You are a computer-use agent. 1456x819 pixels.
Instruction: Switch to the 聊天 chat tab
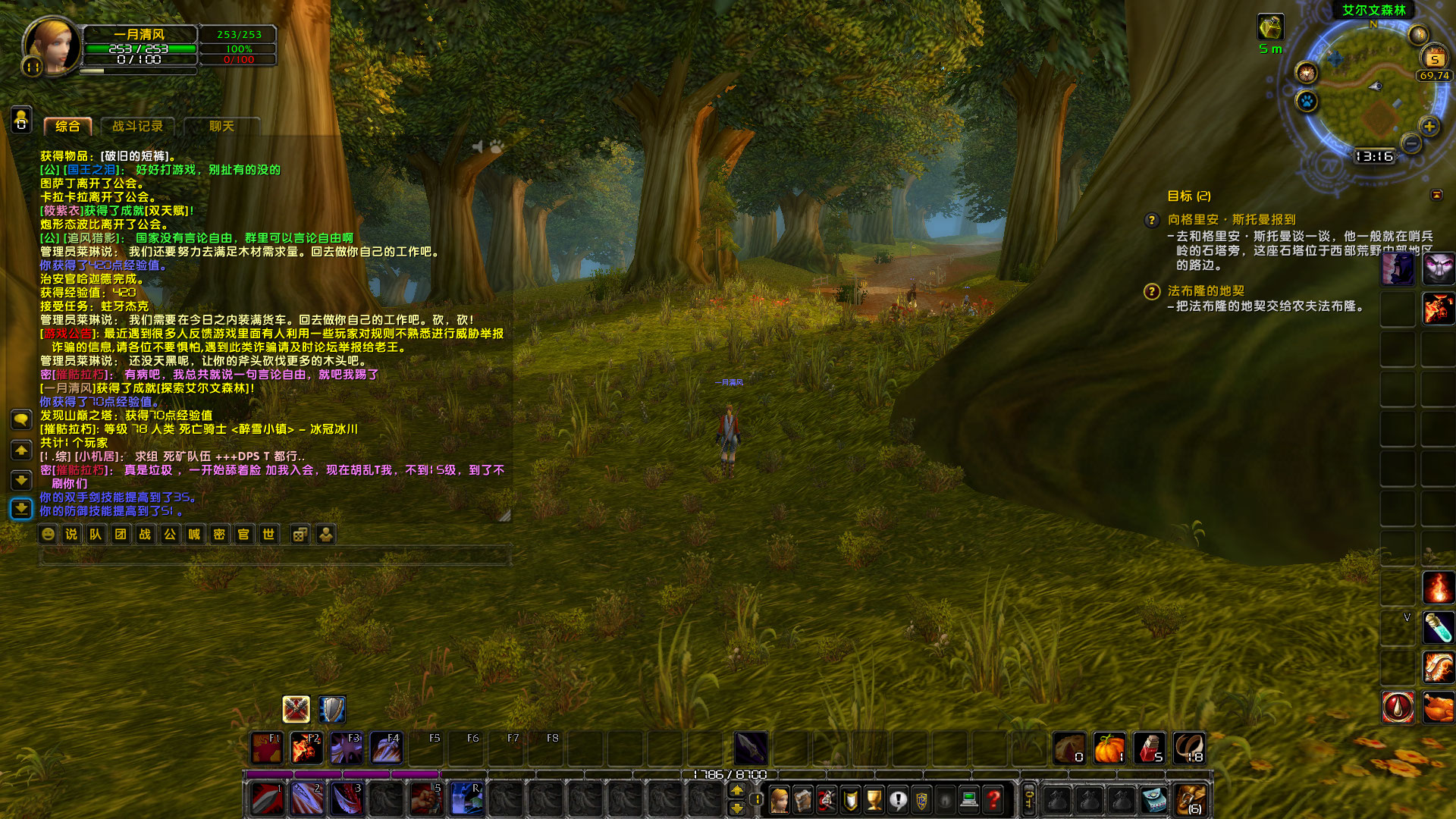pos(220,127)
